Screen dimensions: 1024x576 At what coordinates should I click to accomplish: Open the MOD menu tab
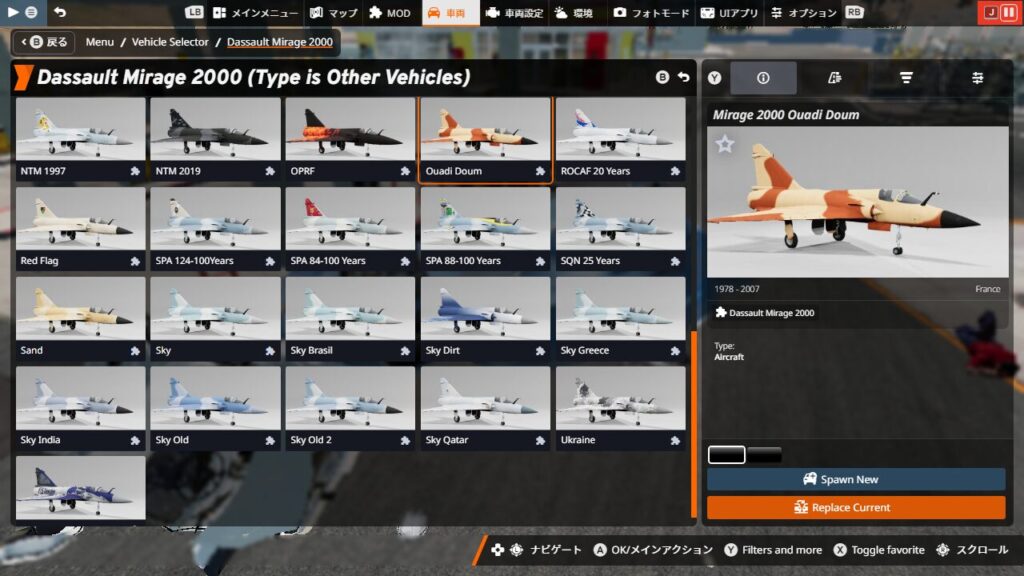389,13
